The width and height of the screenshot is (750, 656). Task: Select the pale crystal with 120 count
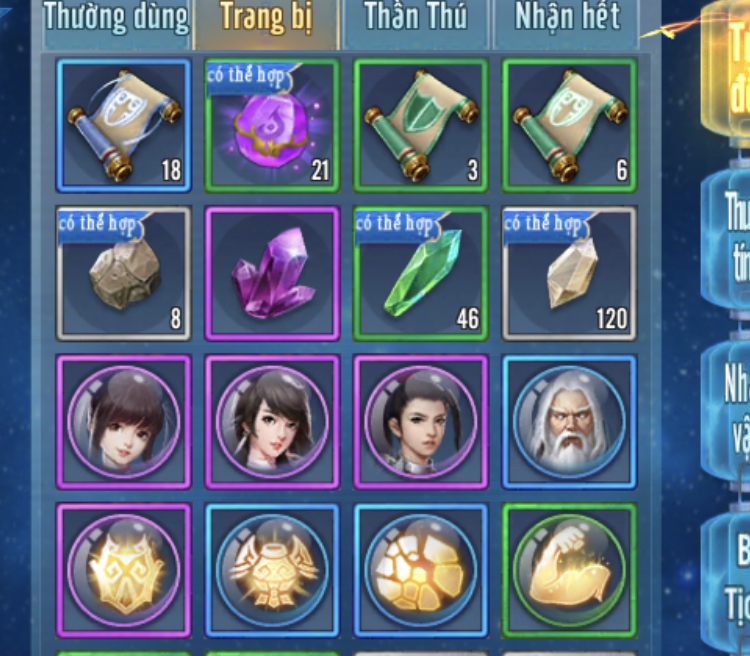pyautogui.click(x=569, y=273)
